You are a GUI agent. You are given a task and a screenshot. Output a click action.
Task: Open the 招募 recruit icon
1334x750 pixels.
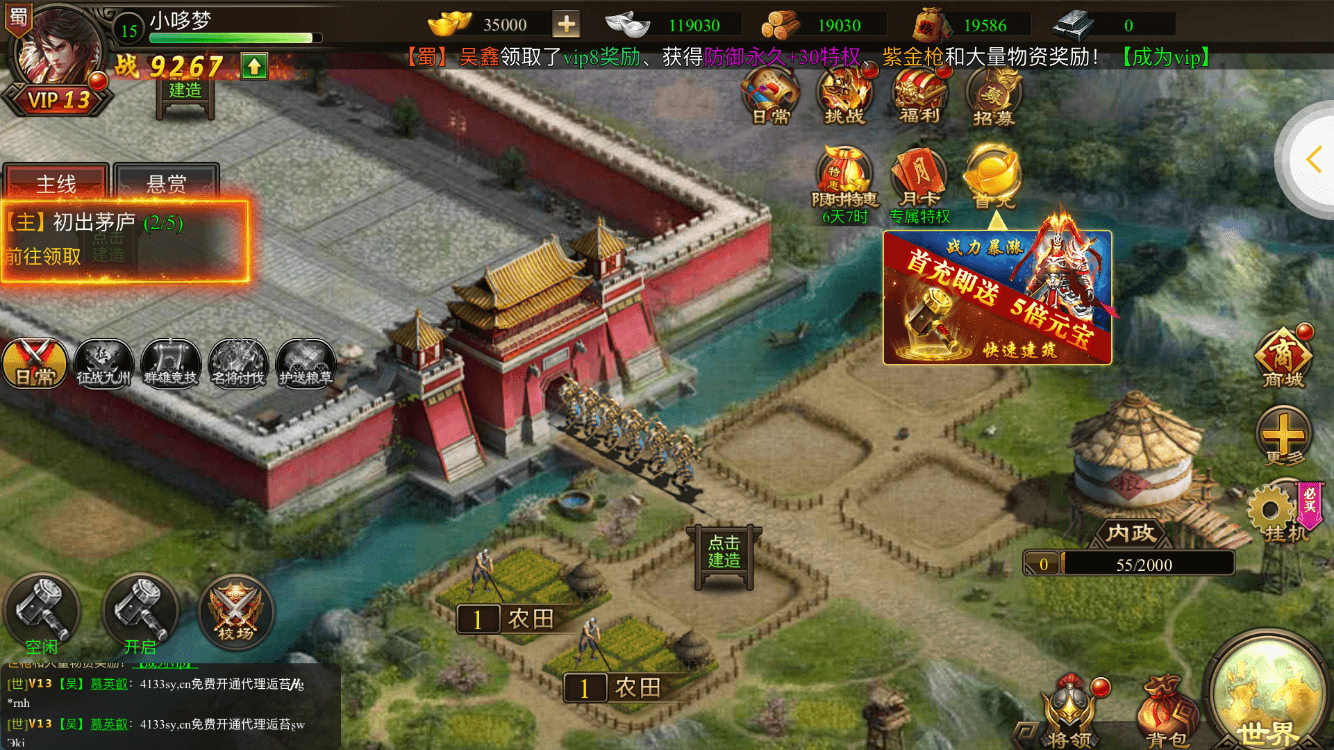tap(993, 97)
